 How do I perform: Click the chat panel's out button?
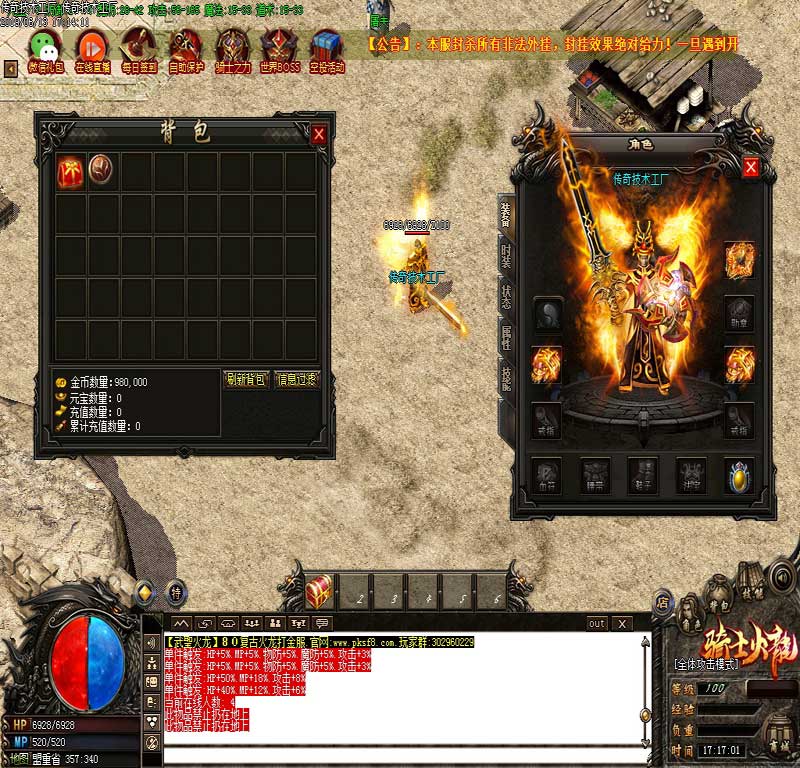click(x=597, y=623)
